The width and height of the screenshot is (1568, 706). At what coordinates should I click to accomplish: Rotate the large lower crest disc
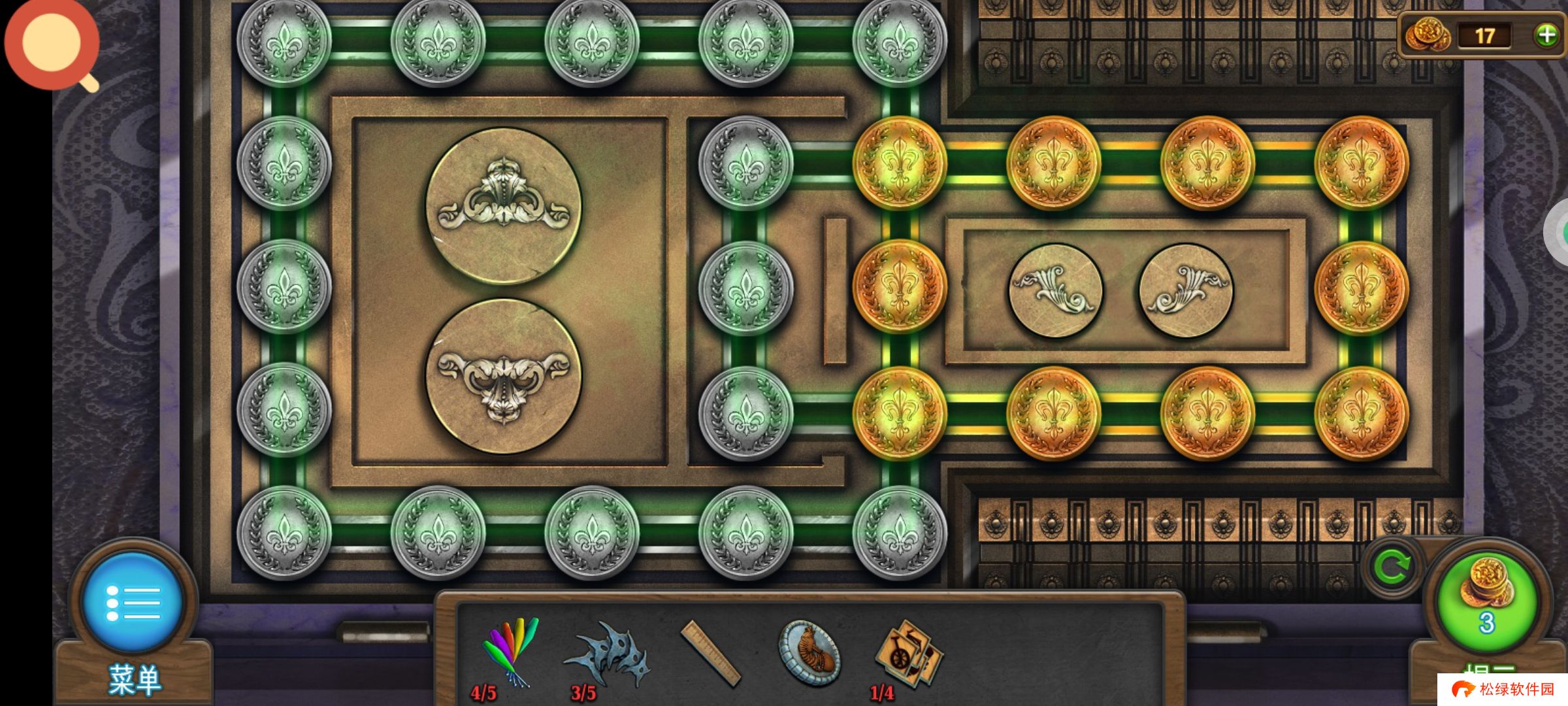point(503,377)
